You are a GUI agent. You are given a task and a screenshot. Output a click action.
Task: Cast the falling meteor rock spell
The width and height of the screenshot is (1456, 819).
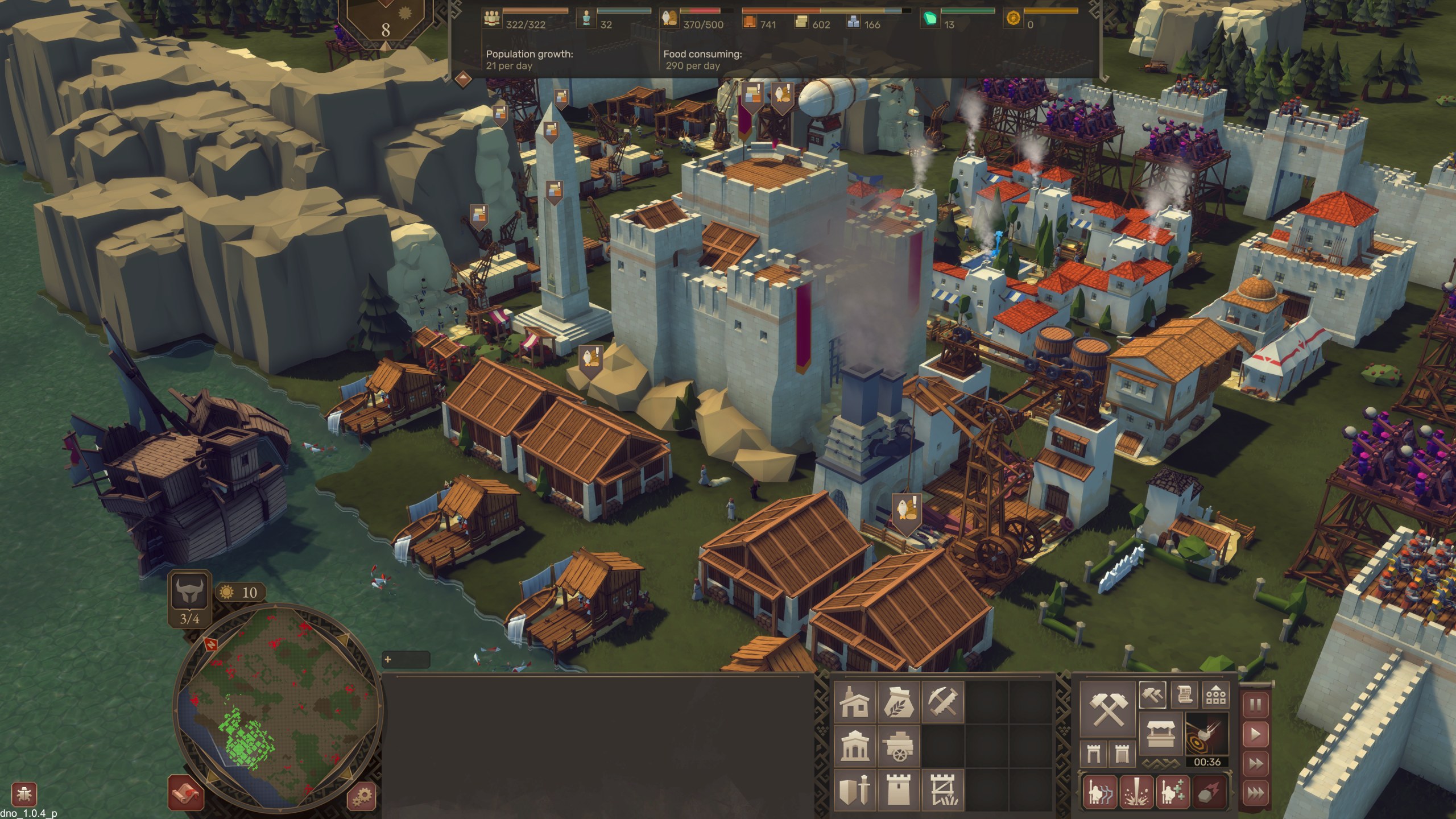point(1209,792)
